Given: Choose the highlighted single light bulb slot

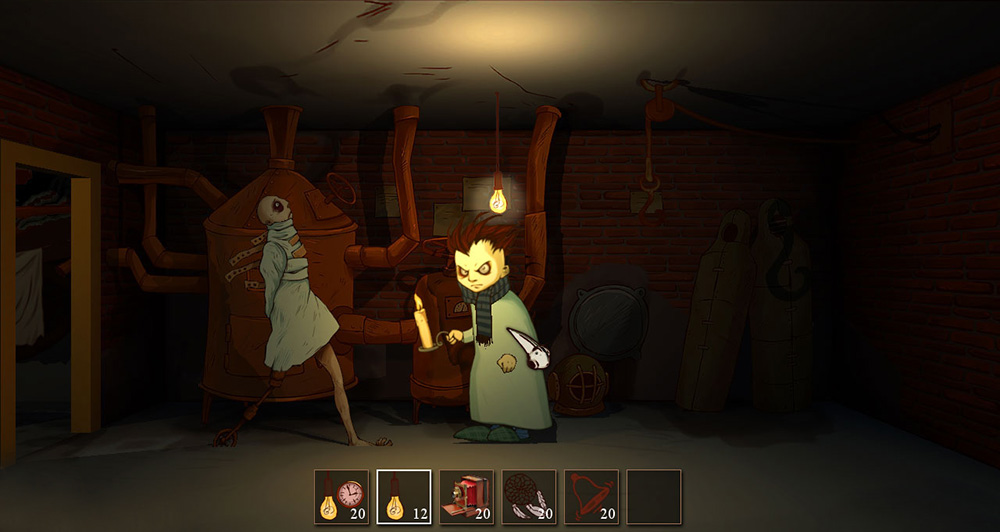Looking at the screenshot, I should click(x=404, y=497).
